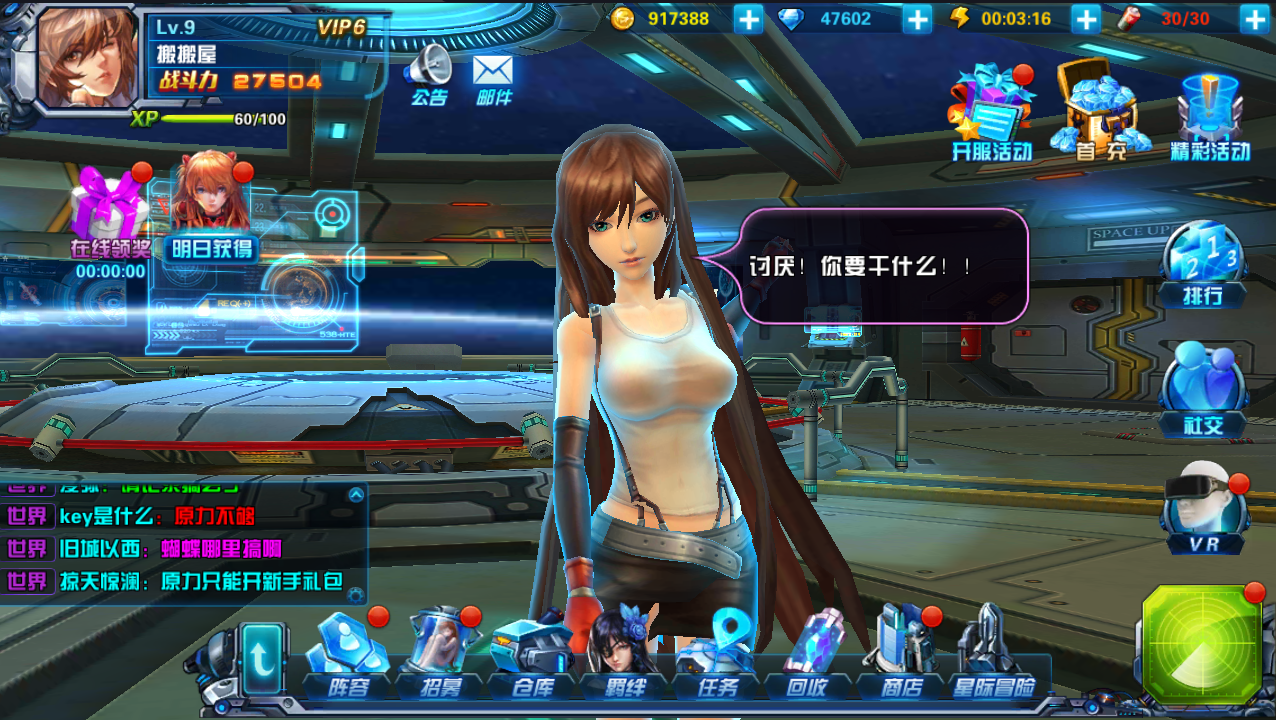The height and width of the screenshot is (720, 1276).
Task: Add more gold coins with plus button
Action: (748, 18)
